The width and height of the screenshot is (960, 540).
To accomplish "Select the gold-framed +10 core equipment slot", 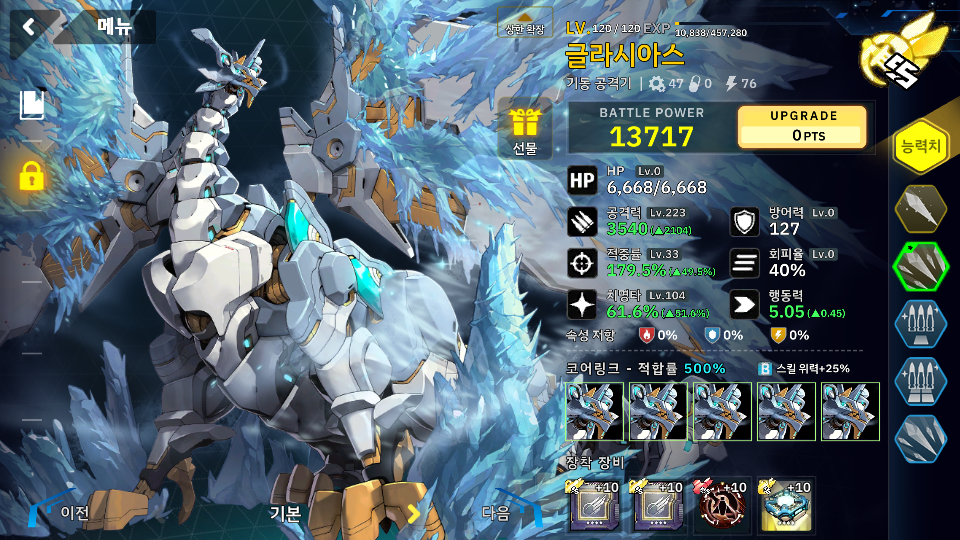I will click(784, 506).
